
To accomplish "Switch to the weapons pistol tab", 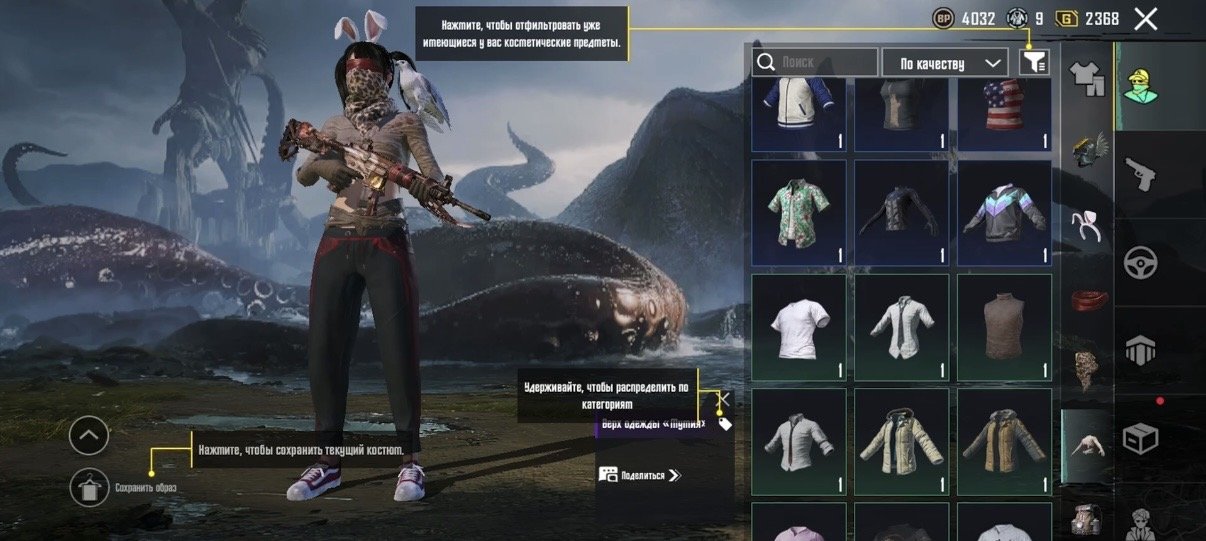I will click(x=1139, y=176).
